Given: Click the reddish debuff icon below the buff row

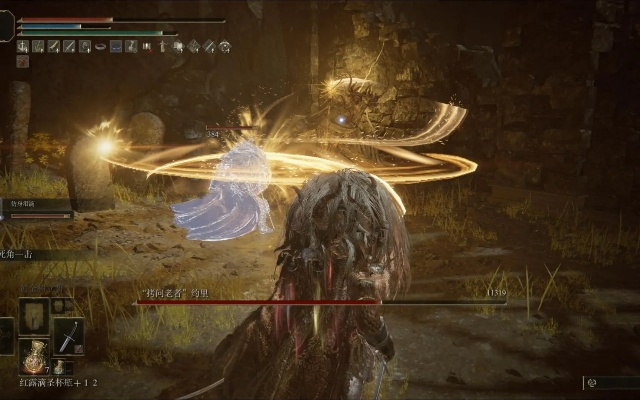Looking at the screenshot, I should click(x=22, y=61).
